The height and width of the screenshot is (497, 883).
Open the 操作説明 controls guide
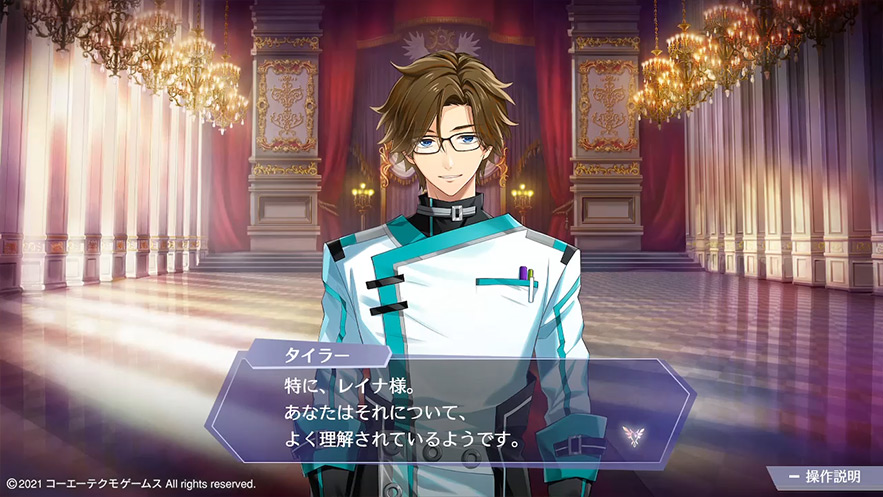pos(826,477)
